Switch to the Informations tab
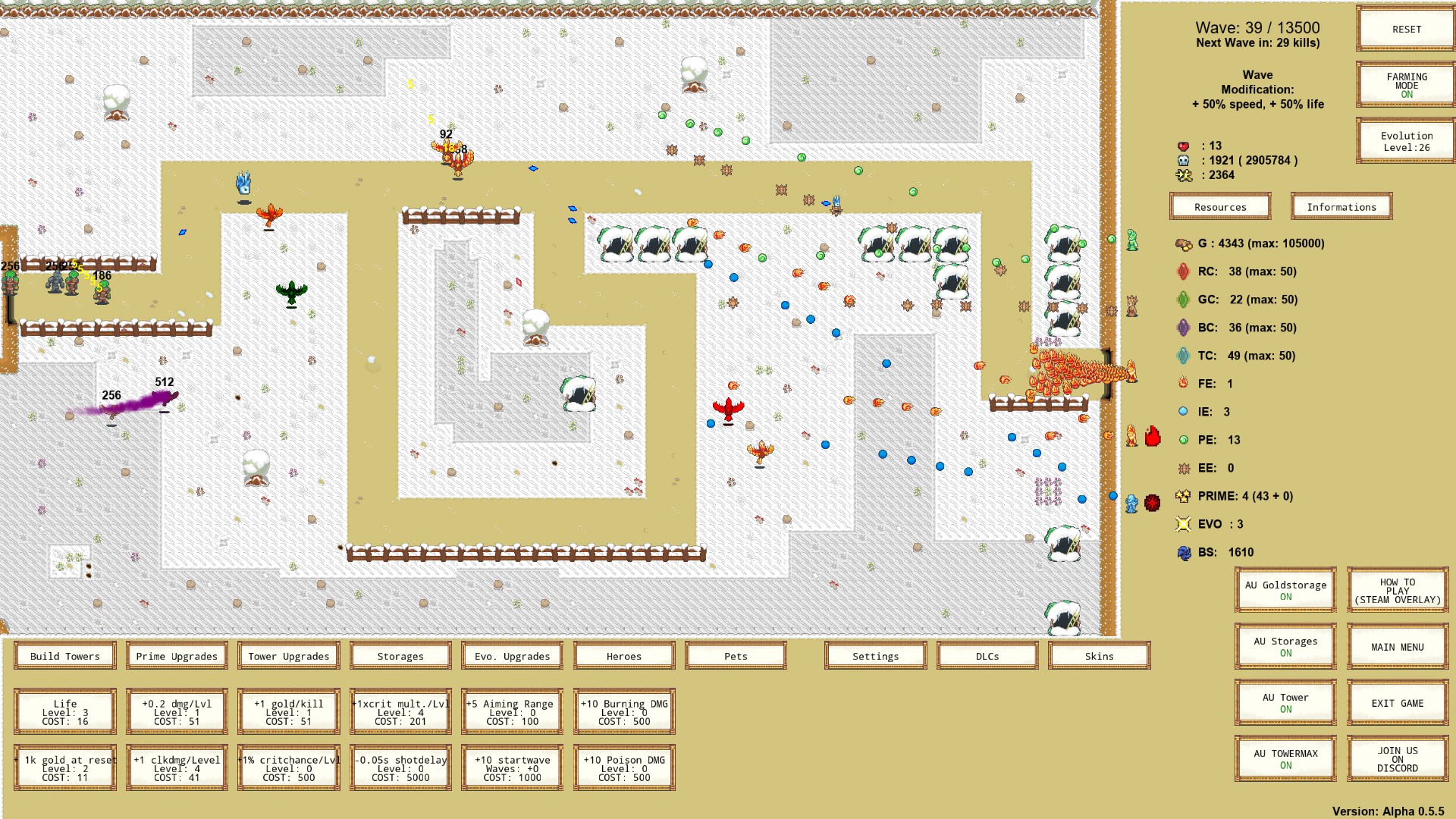The height and width of the screenshot is (819, 1456). click(1341, 206)
